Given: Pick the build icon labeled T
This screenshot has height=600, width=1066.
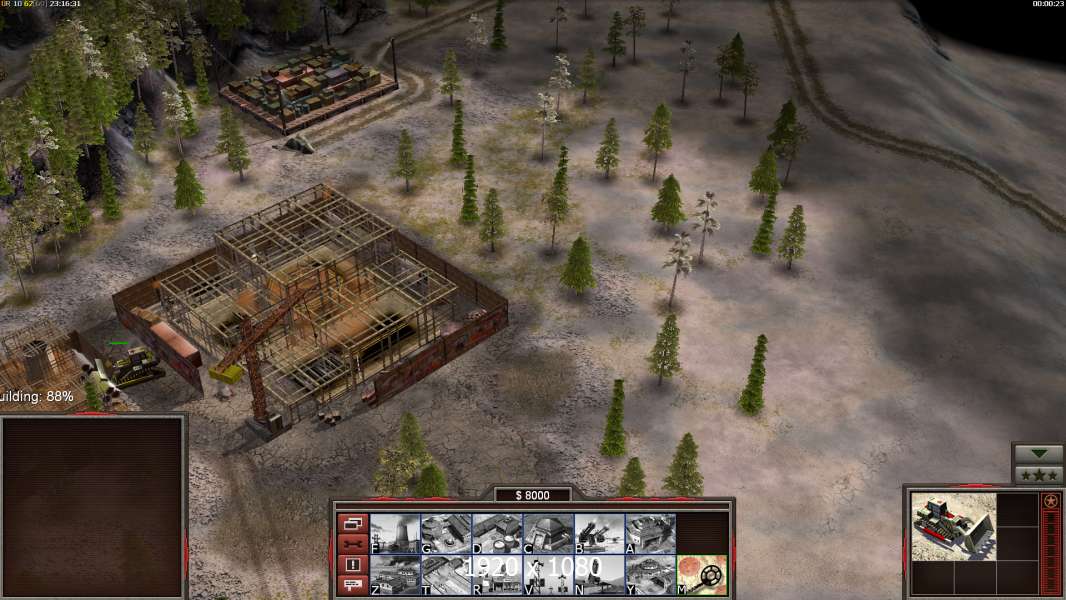Looking at the screenshot, I should pos(446,574).
